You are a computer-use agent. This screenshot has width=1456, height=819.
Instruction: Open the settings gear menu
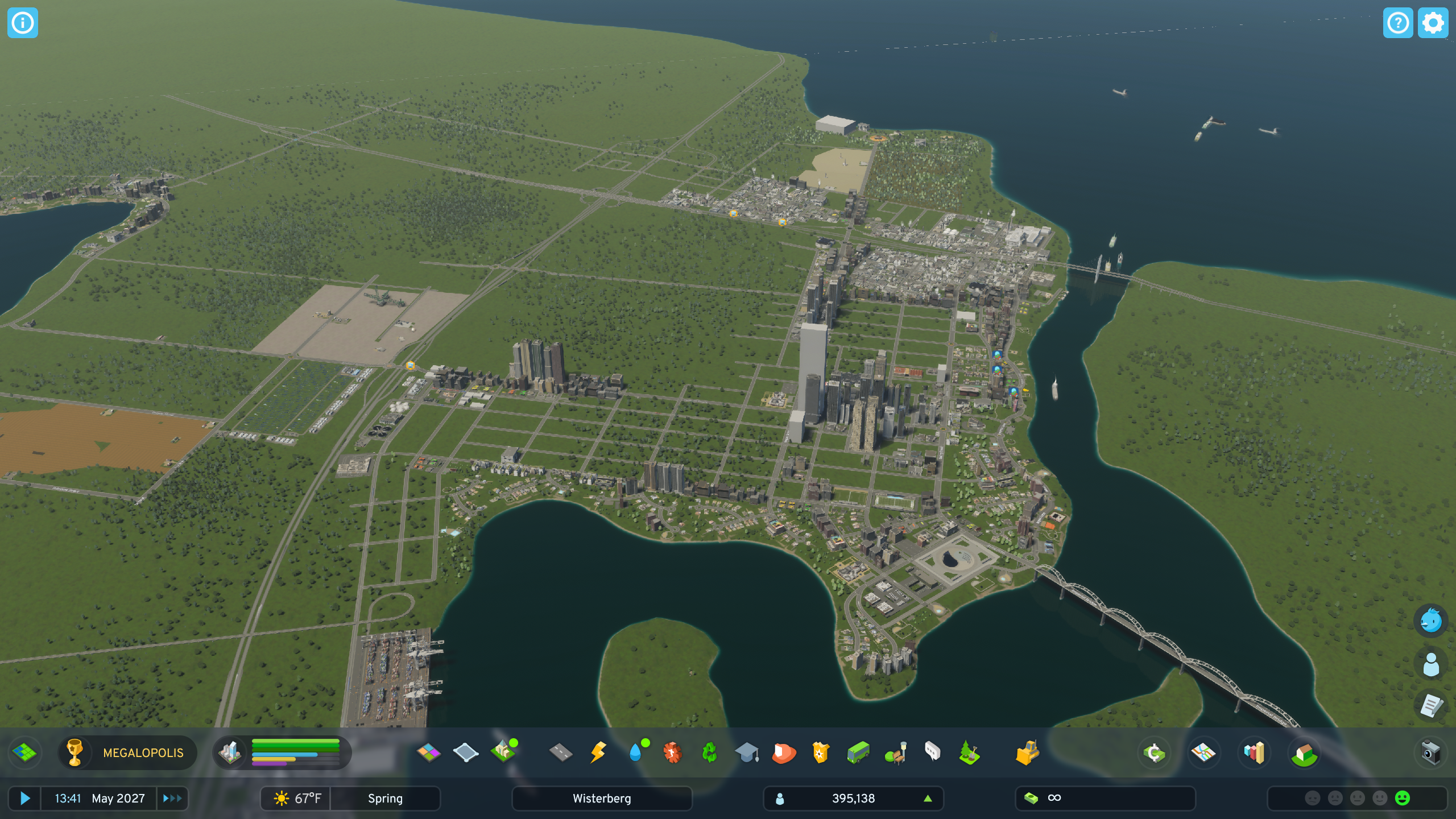(1432, 23)
